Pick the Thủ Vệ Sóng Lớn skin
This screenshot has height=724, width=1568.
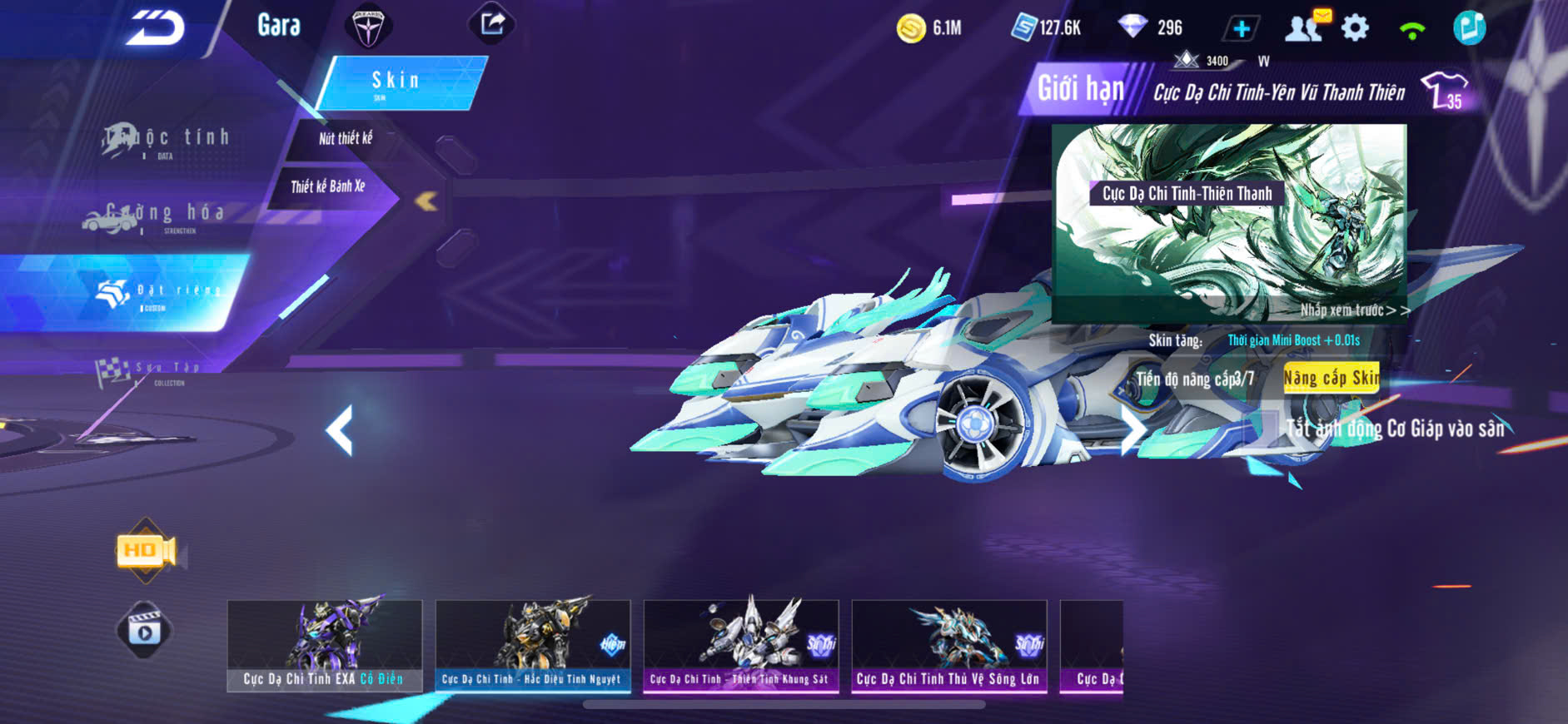click(x=948, y=646)
